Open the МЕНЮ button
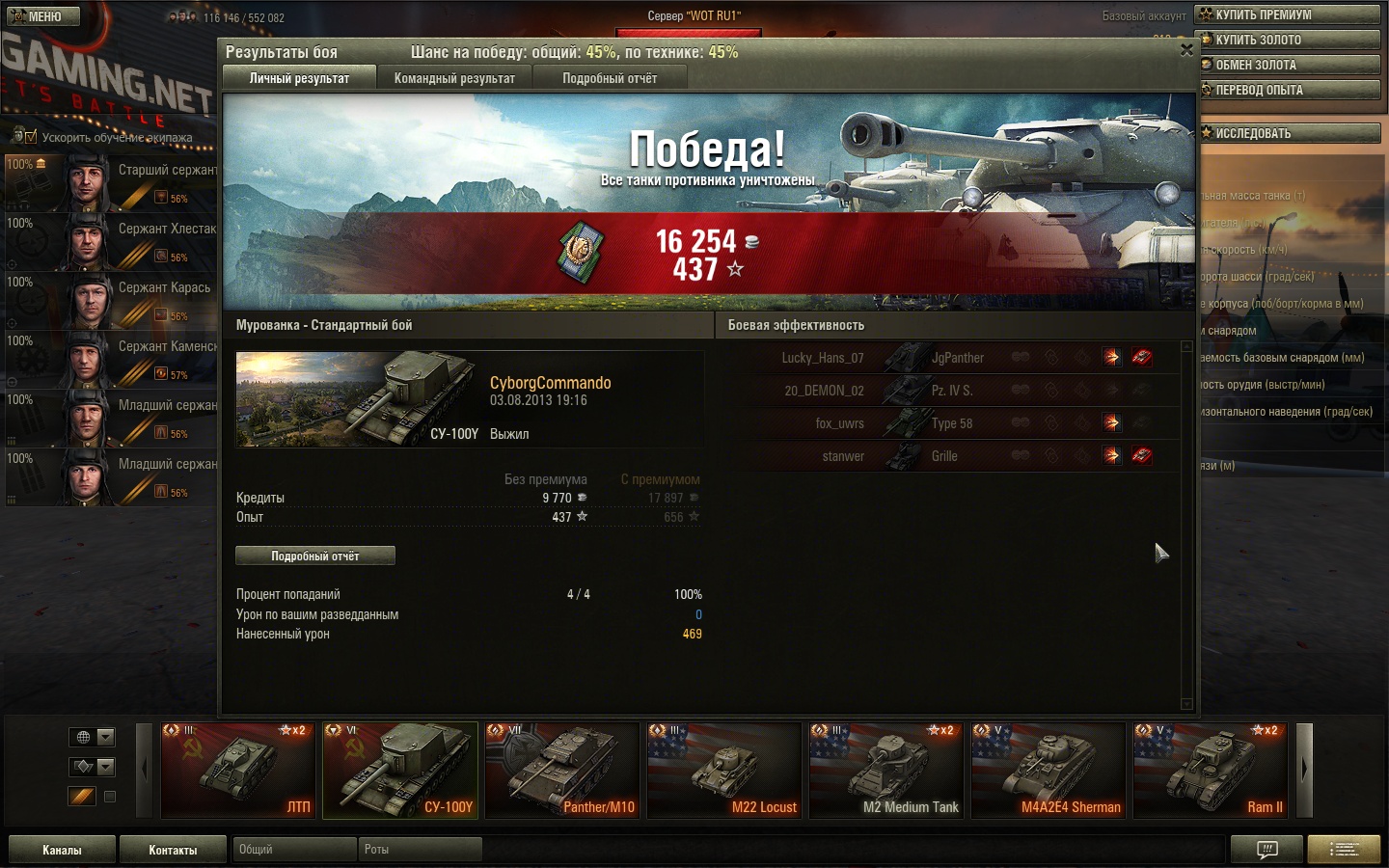 click(43, 16)
